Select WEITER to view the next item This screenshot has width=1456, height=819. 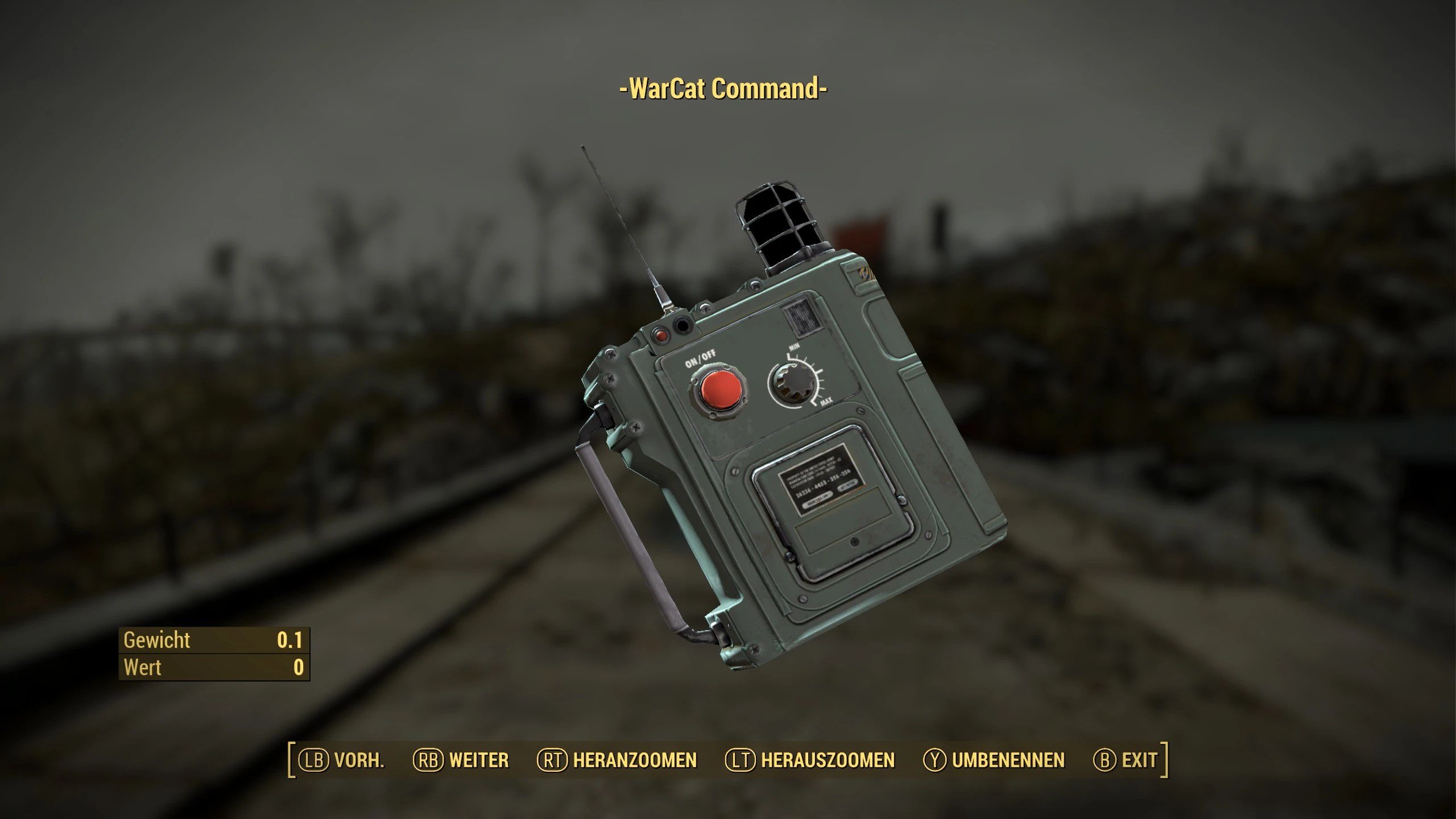[x=461, y=760]
